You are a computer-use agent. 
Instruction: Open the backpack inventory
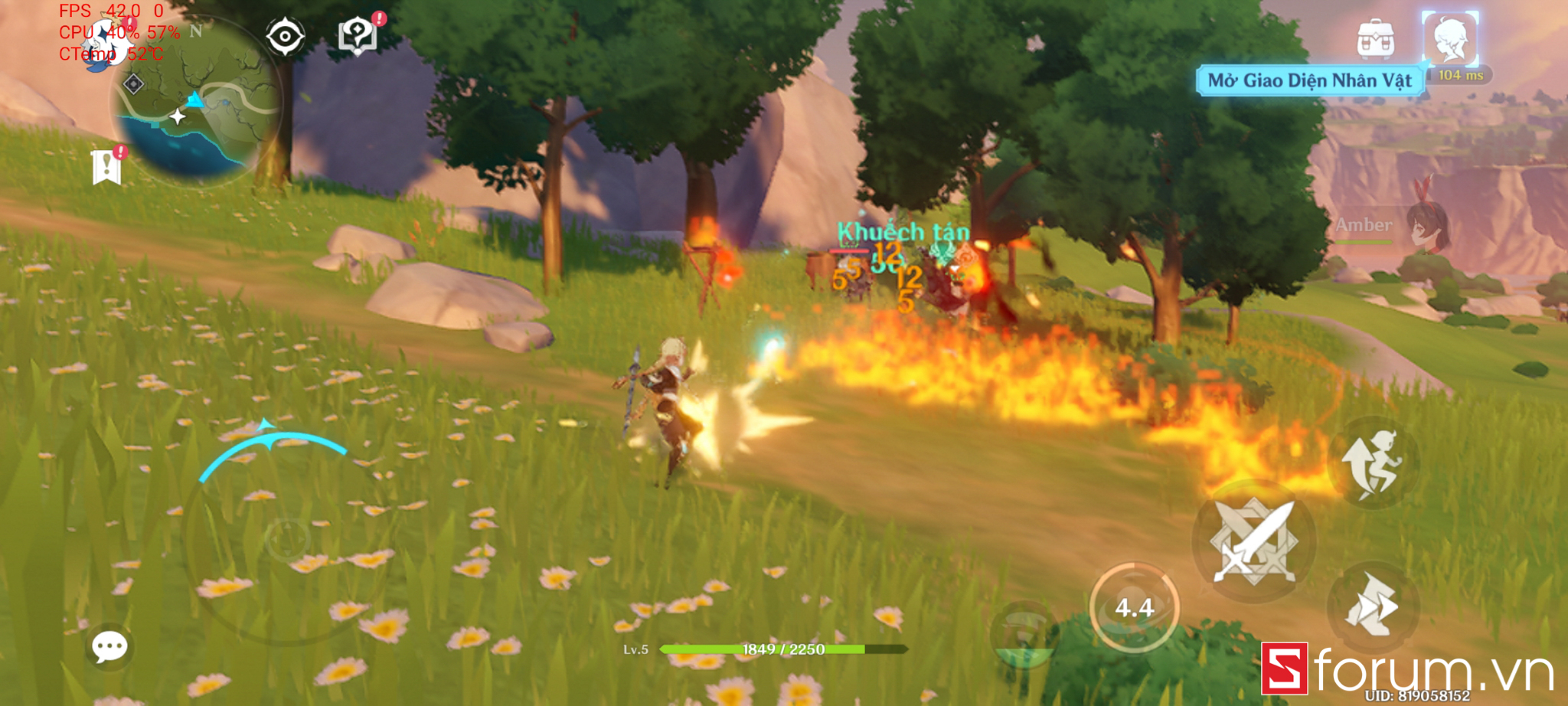(x=1375, y=38)
